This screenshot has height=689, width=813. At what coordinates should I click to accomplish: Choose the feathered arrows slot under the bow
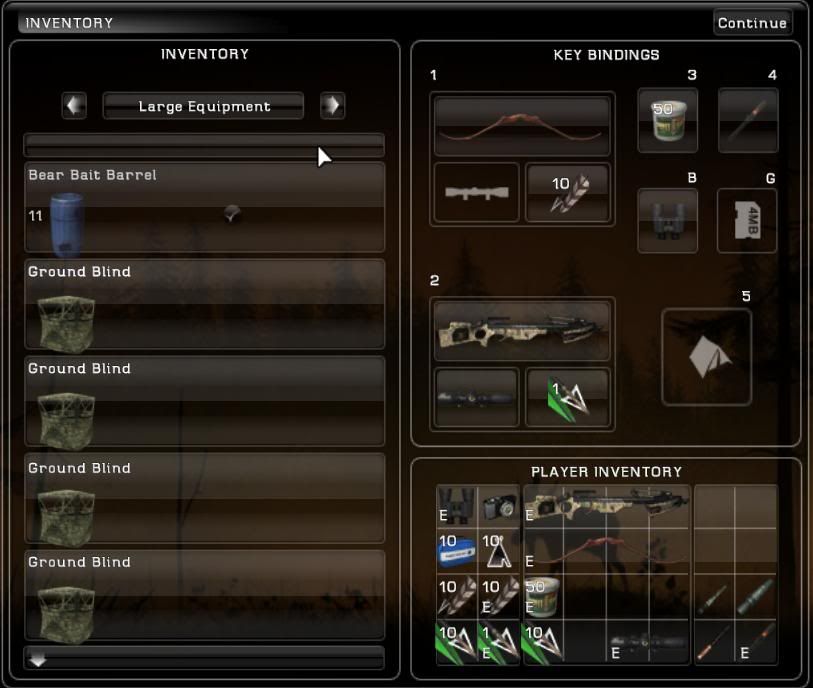coord(567,192)
